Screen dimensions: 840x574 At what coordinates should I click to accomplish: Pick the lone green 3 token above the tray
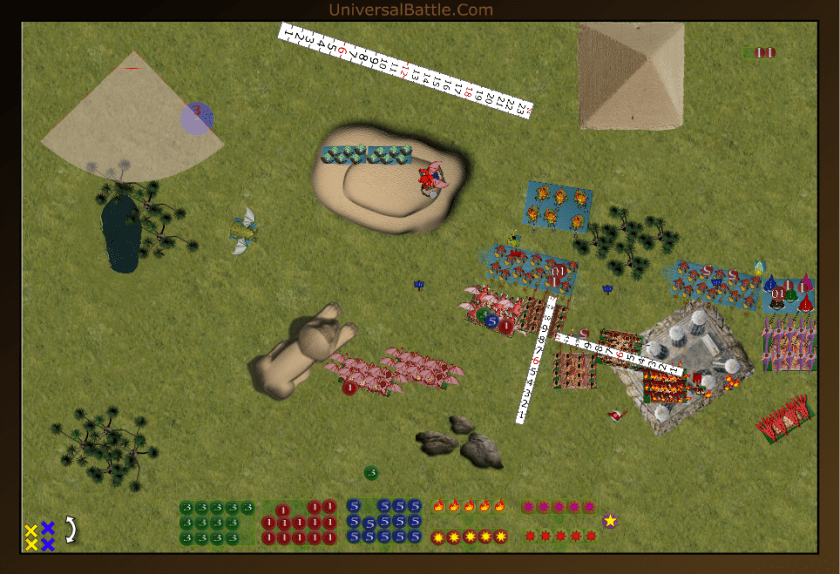coord(371,472)
